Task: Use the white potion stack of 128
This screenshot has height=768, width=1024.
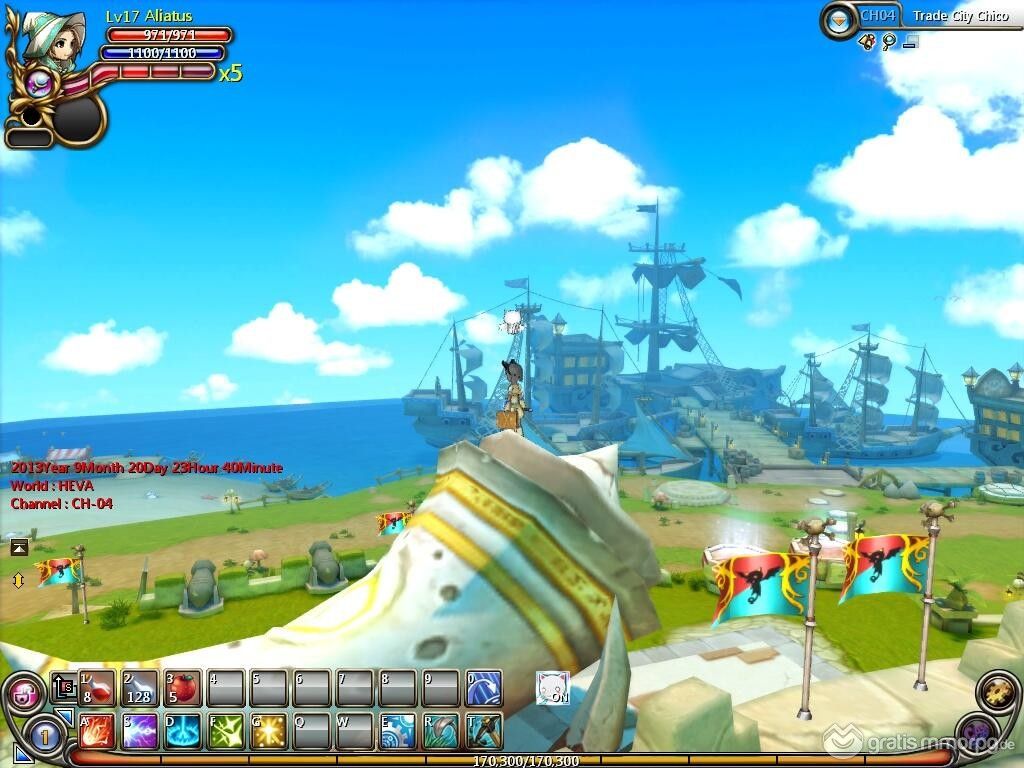Action: click(x=140, y=688)
